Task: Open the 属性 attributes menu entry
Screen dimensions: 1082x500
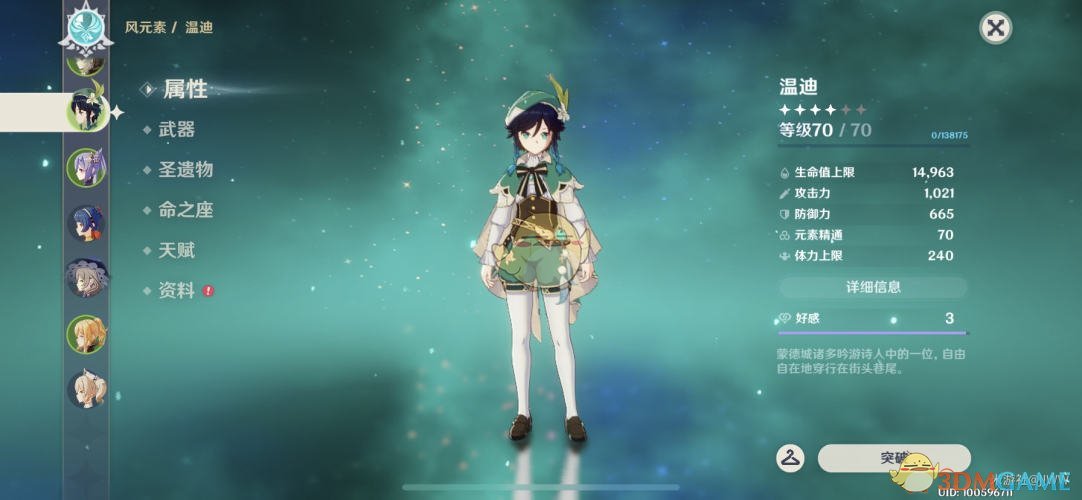Action: (185, 89)
